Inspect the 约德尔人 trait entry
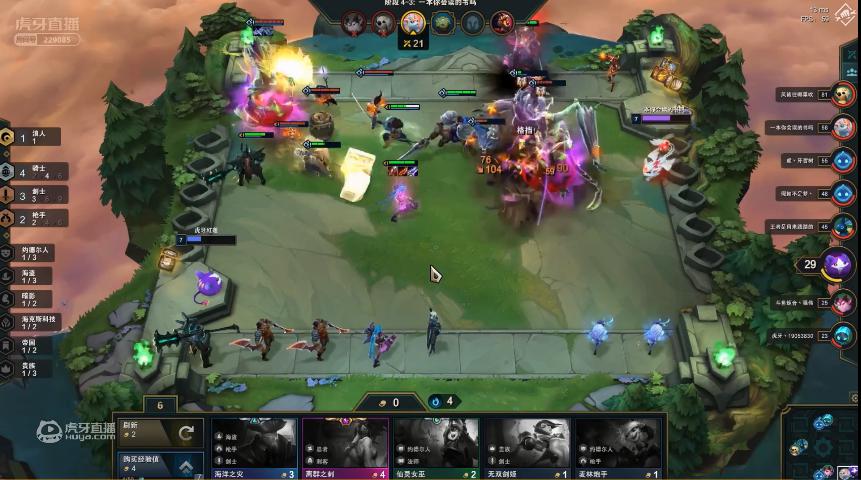861x480 pixels. [35, 253]
